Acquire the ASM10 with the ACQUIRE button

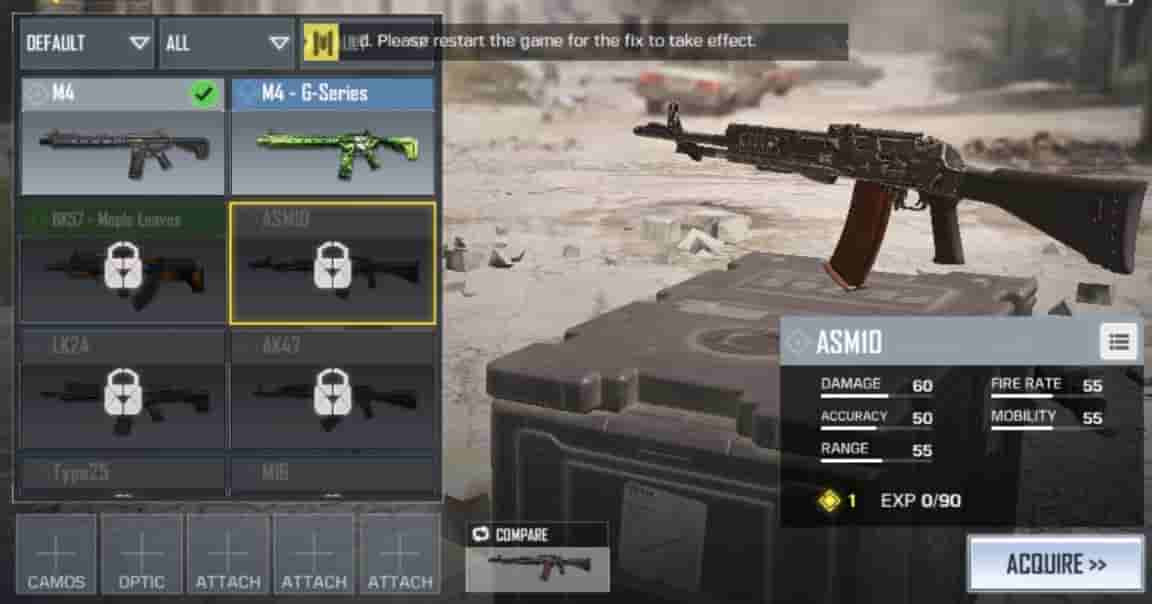coord(1055,564)
